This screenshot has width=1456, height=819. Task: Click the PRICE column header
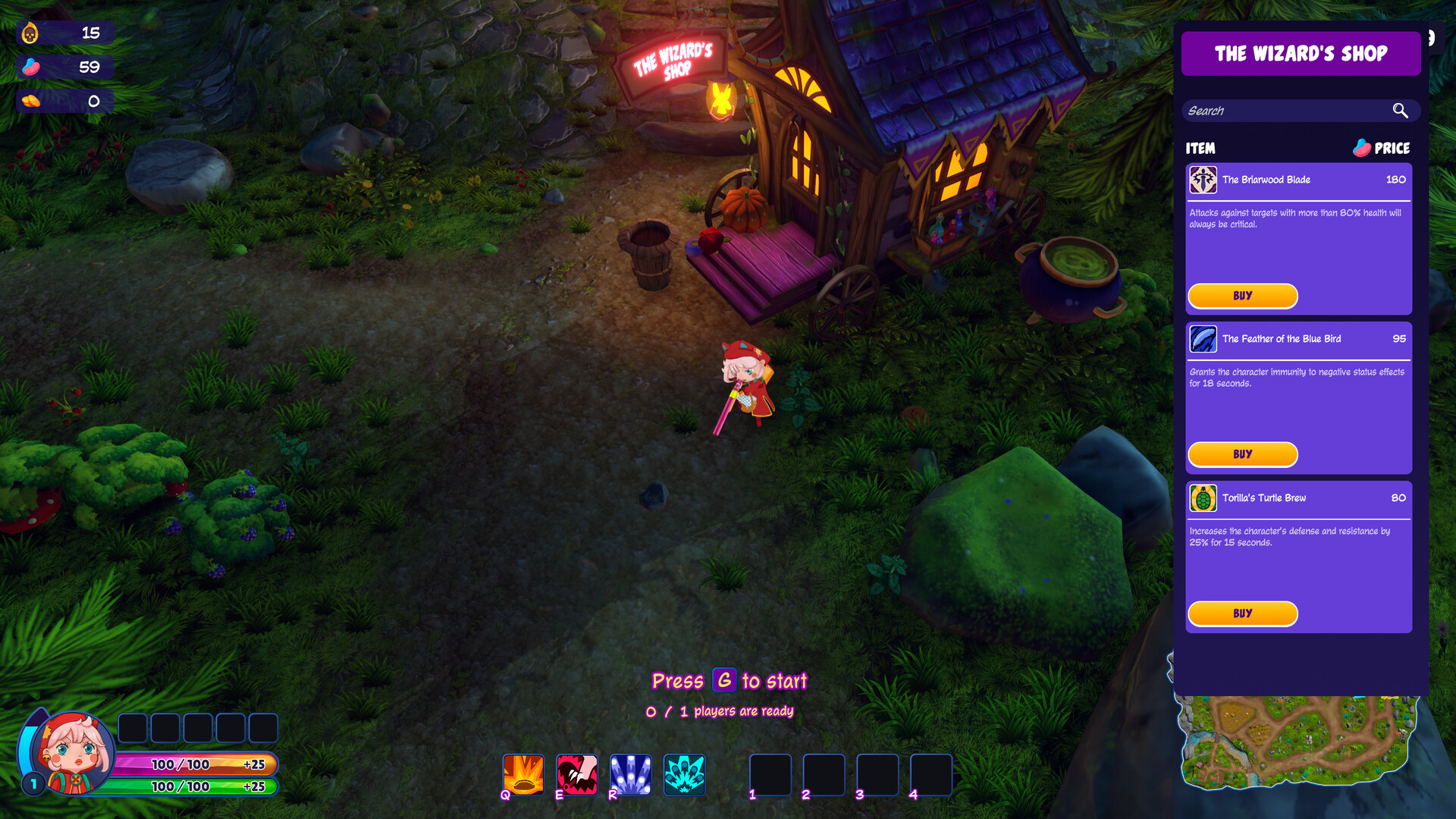[1393, 149]
